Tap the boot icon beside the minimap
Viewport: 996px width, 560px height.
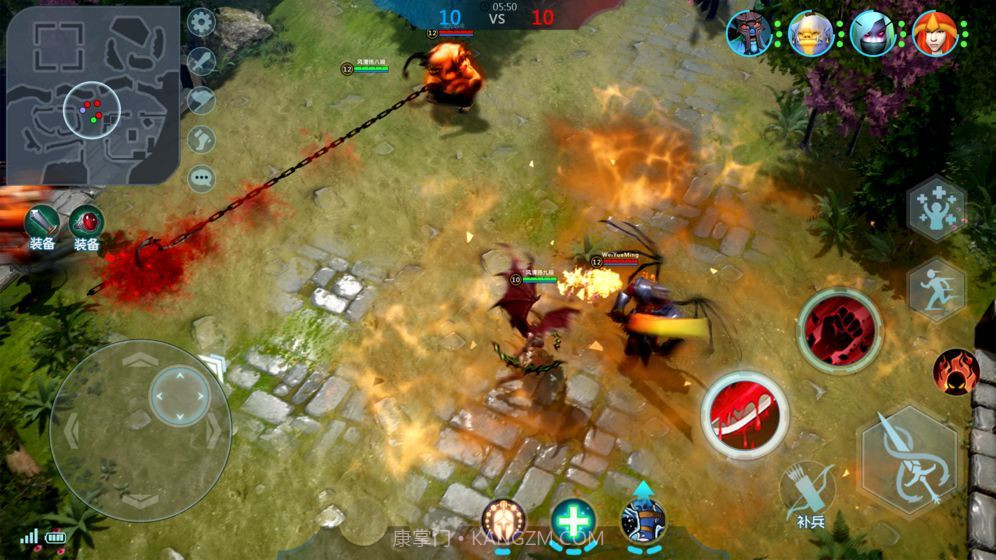coord(202,139)
